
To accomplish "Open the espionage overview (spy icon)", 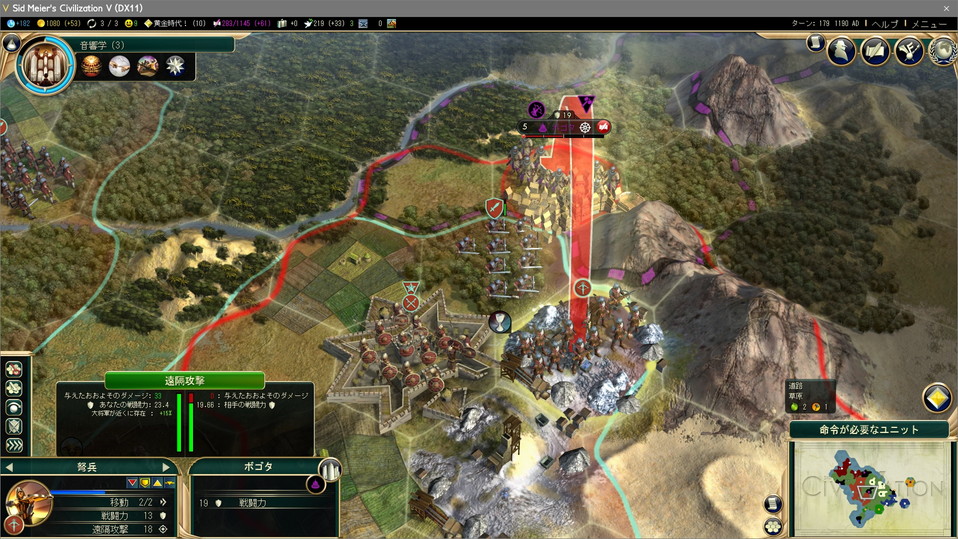I will tap(841, 50).
